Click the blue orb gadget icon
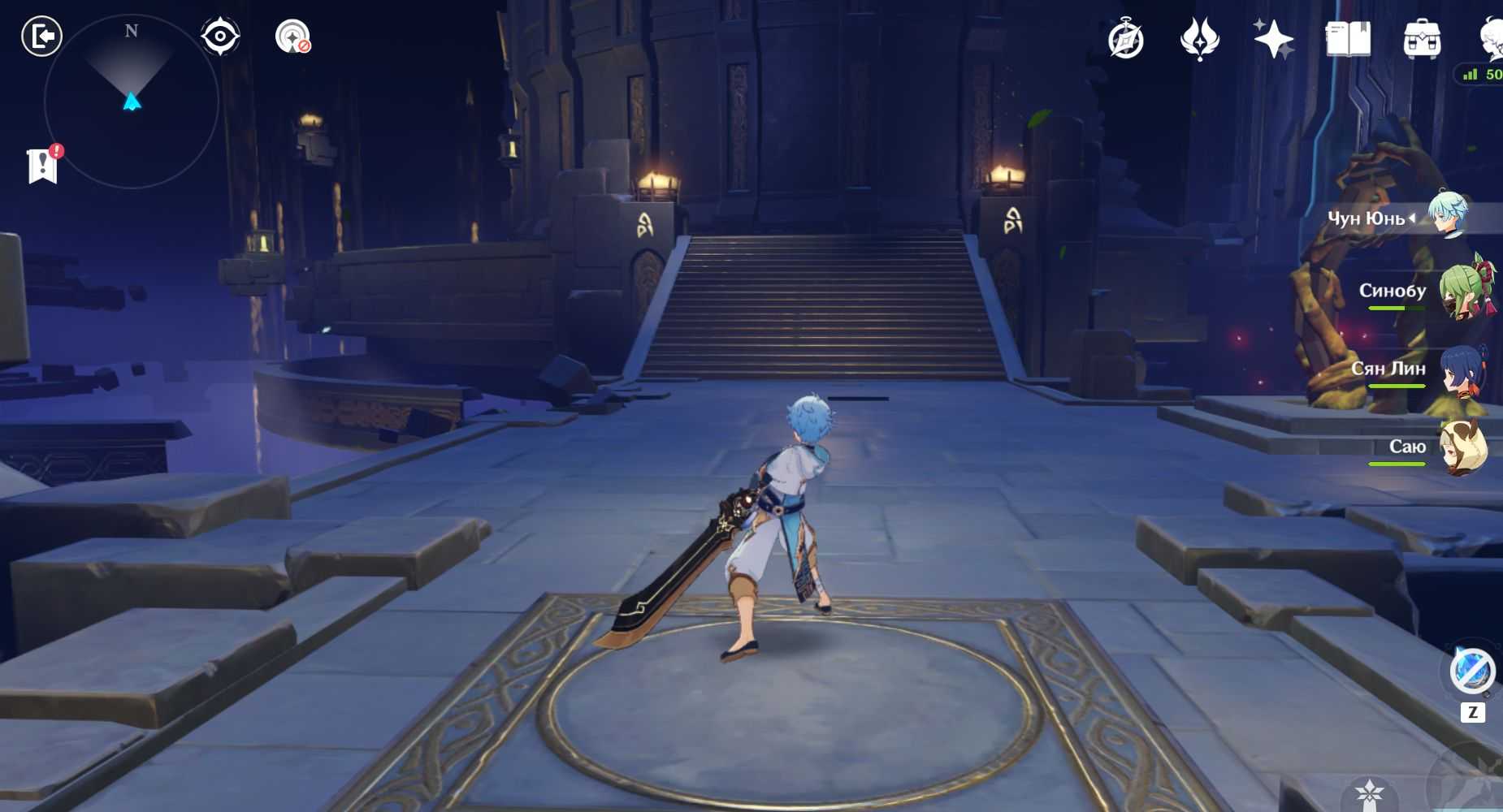1503x812 pixels. 1472,671
